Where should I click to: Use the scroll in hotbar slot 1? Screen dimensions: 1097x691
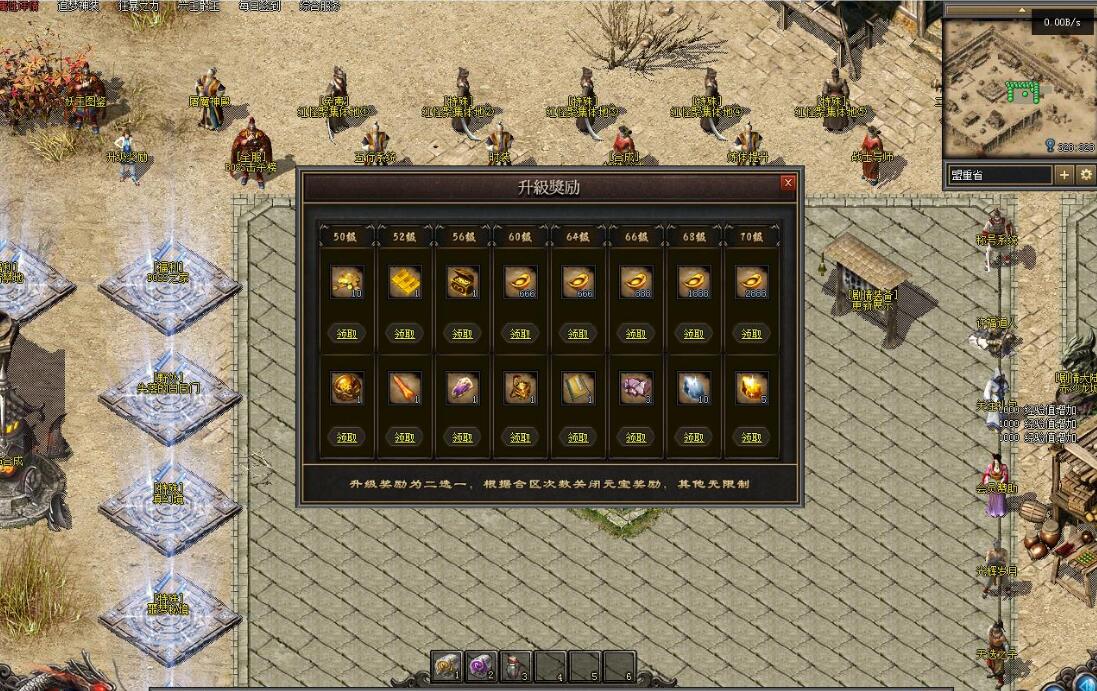(447, 667)
